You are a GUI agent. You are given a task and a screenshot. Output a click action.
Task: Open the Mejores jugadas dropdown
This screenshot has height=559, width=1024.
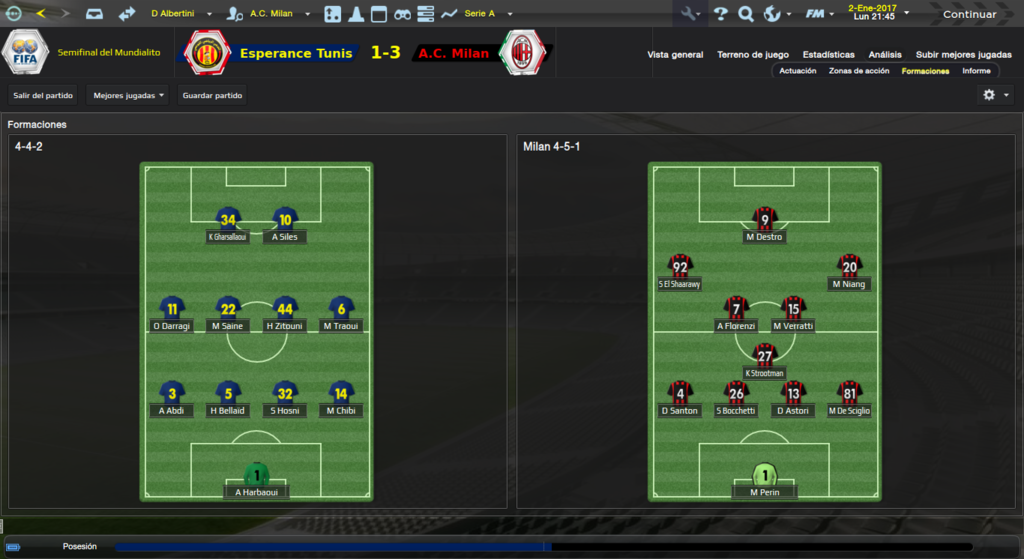point(128,95)
